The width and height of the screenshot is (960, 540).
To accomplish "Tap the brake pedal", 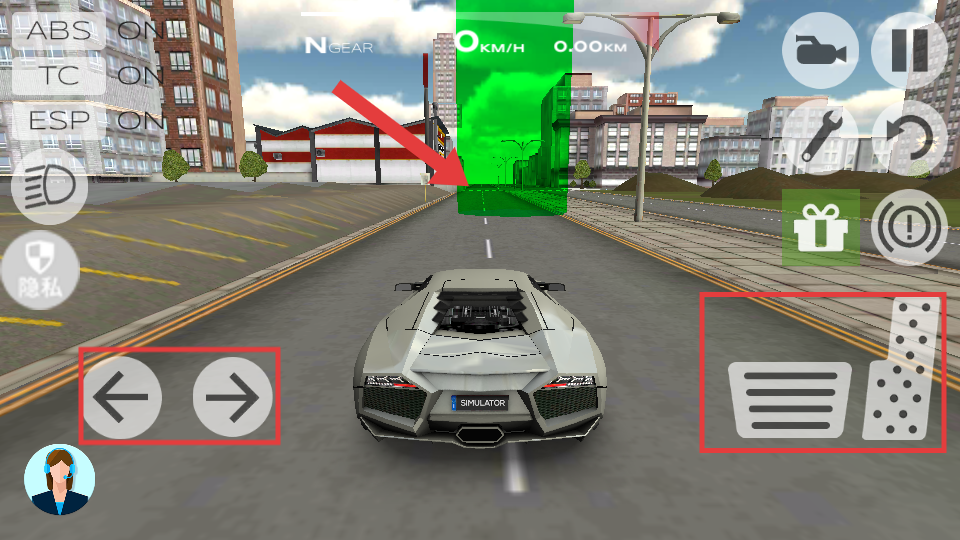I will tap(790, 399).
